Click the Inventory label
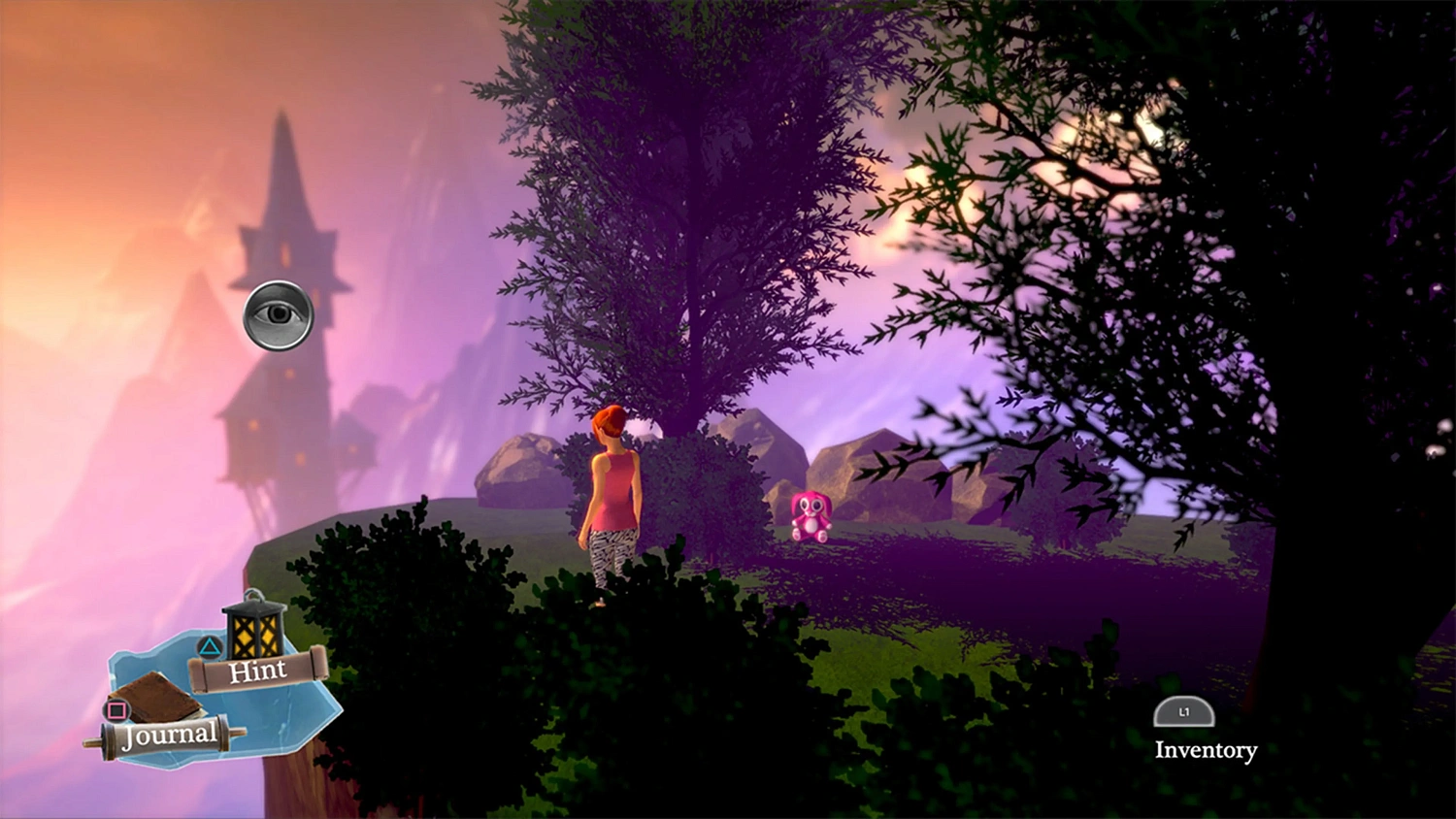This screenshot has width=1456, height=819. (1206, 749)
